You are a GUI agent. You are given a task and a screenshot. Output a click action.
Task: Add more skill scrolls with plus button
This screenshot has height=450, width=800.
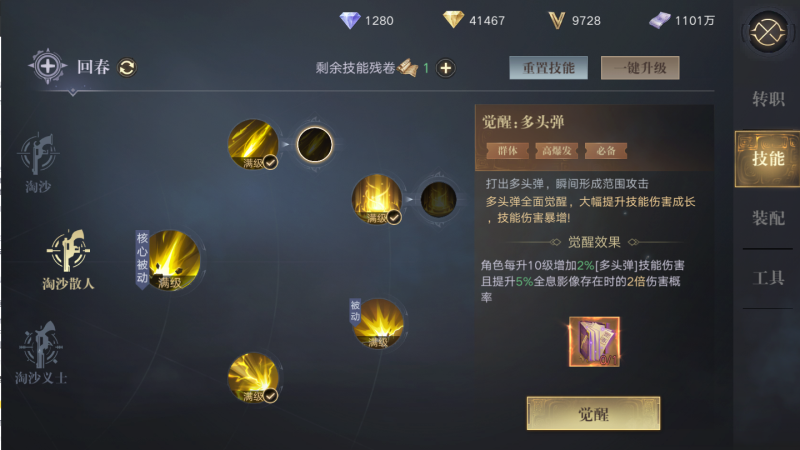click(446, 68)
